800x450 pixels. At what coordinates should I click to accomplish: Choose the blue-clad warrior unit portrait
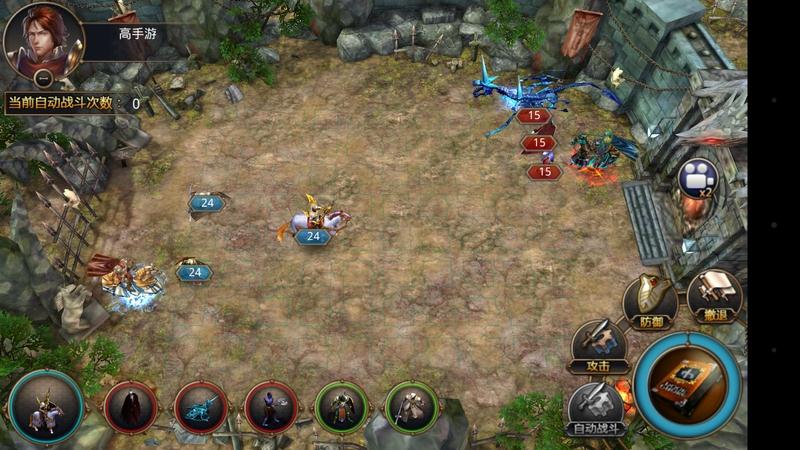271,407
